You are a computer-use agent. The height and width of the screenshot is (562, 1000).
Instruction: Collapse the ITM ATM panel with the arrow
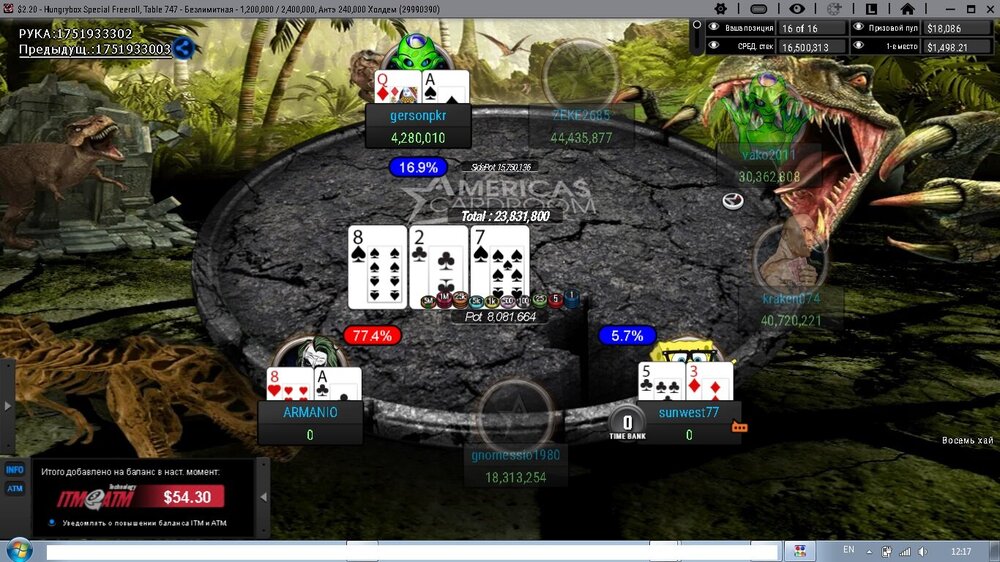[264, 496]
